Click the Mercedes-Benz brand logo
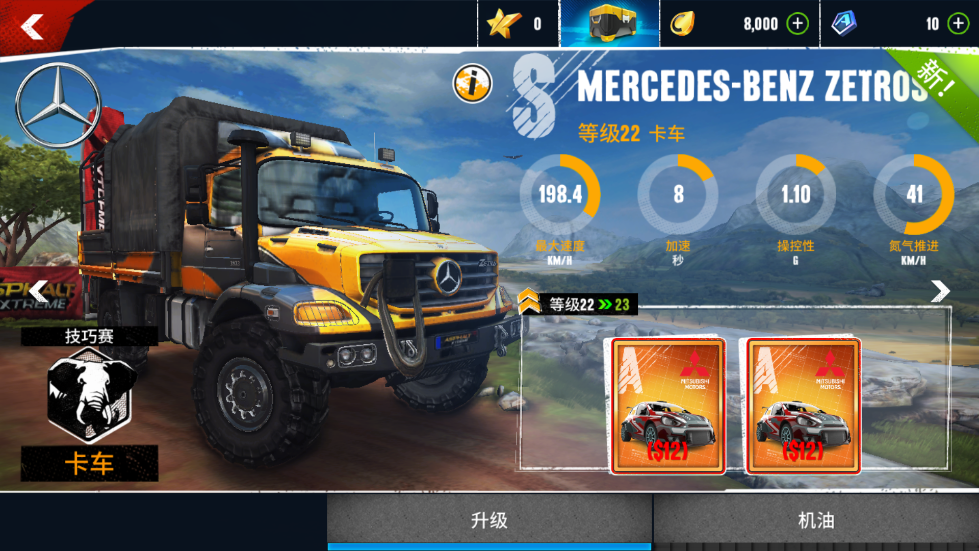Image resolution: width=979 pixels, height=551 pixels. [58, 105]
